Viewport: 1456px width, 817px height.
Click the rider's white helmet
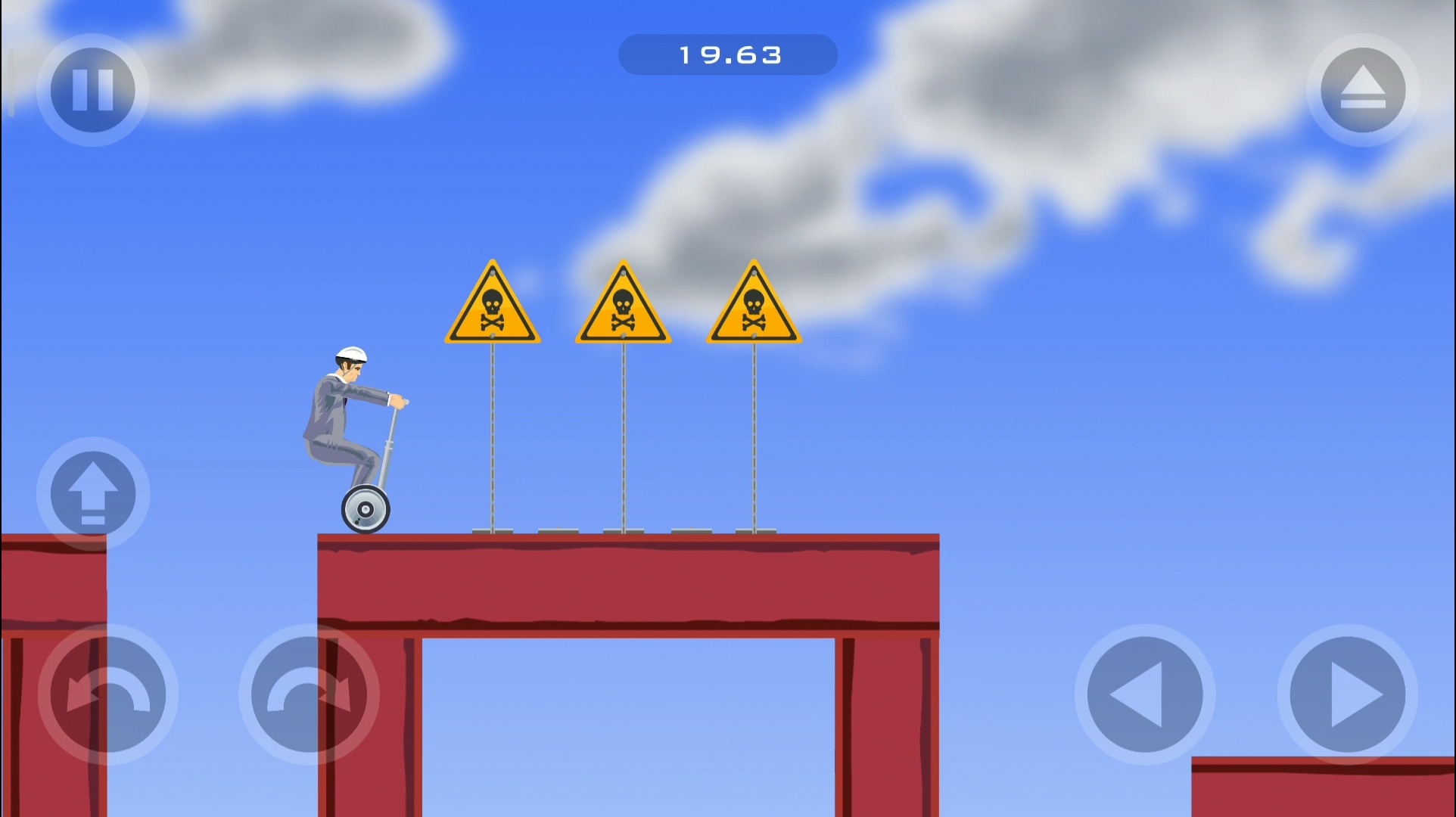[350, 356]
